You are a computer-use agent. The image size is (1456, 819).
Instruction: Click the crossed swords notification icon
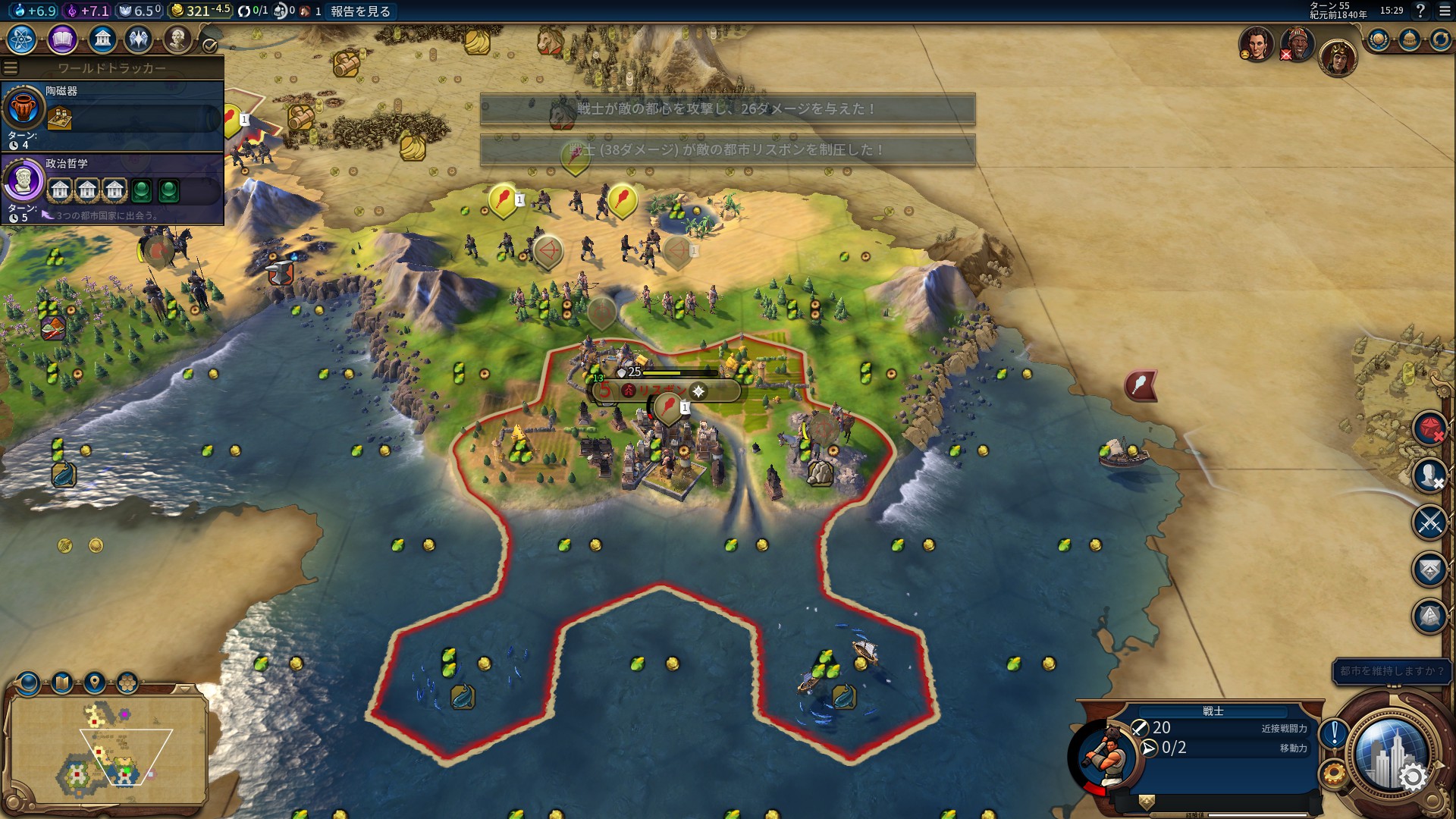pos(1430,522)
